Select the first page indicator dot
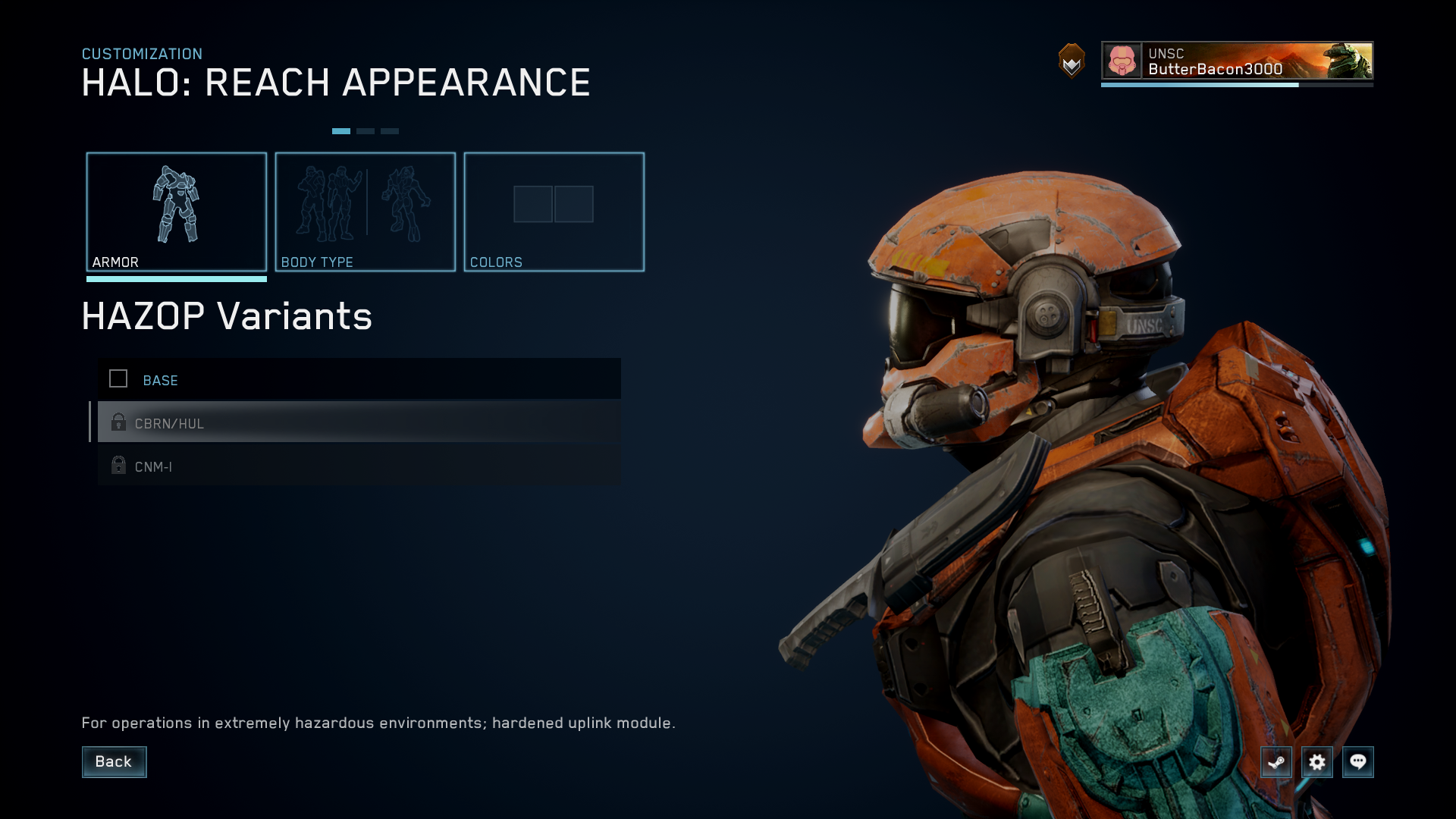Viewport: 1456px width, 819px height. click(342, 130)
